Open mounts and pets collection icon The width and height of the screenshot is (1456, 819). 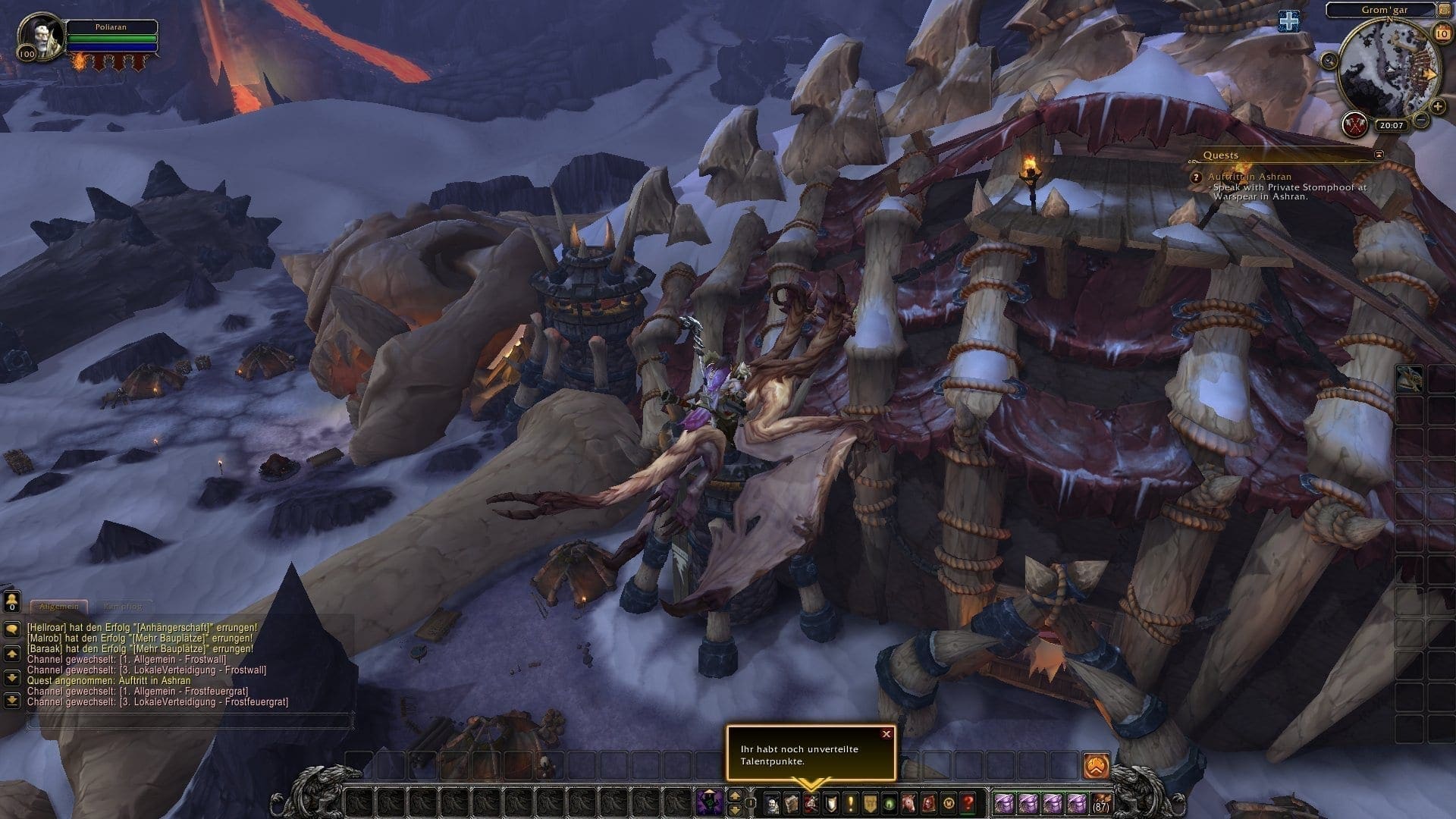click(909, 802)
